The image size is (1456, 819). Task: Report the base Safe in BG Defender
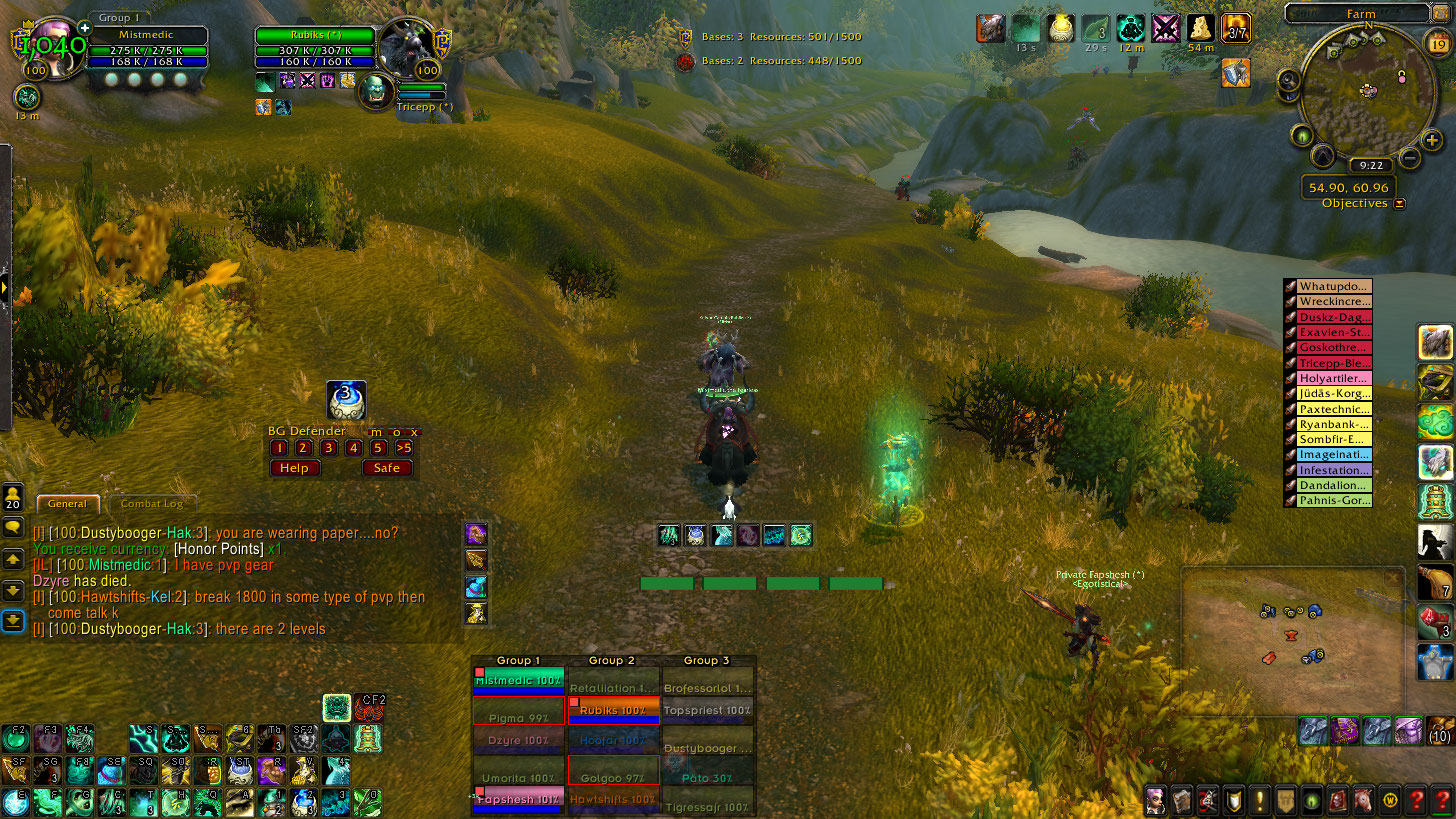(386, 468)
